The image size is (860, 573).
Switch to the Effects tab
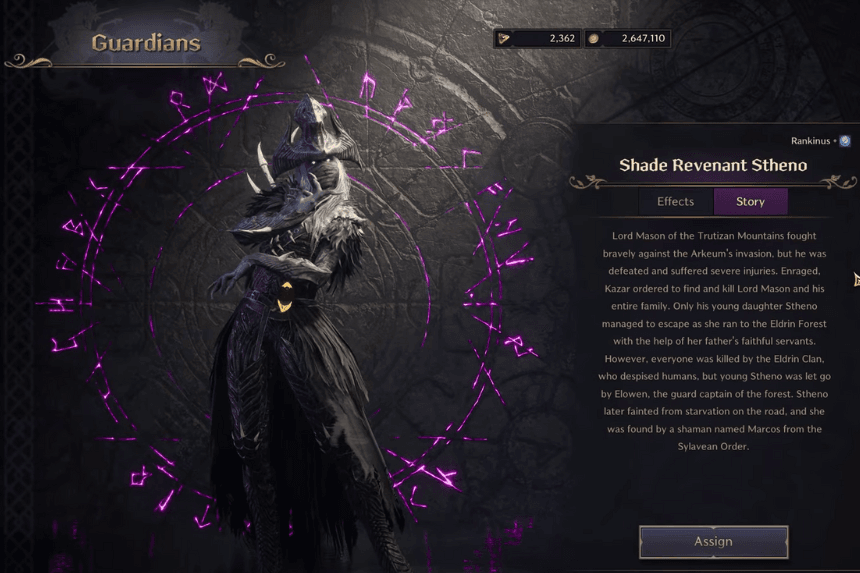coord(675,202)
